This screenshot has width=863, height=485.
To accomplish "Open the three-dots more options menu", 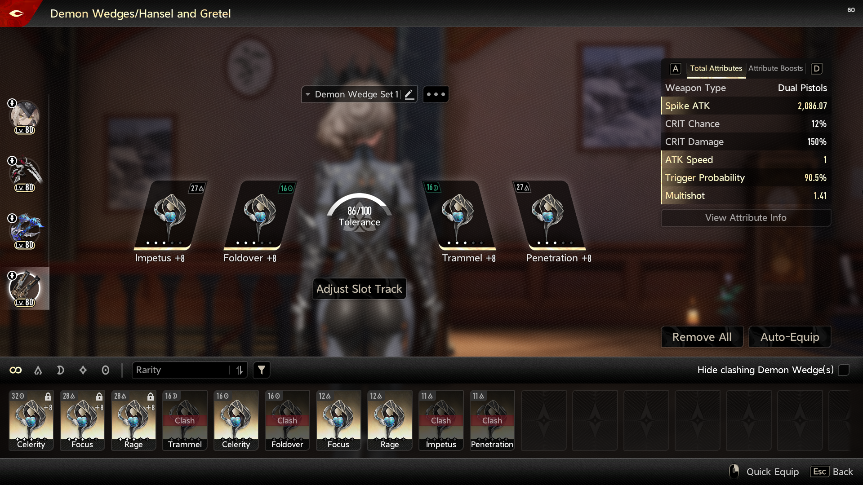I will (436, 94).
